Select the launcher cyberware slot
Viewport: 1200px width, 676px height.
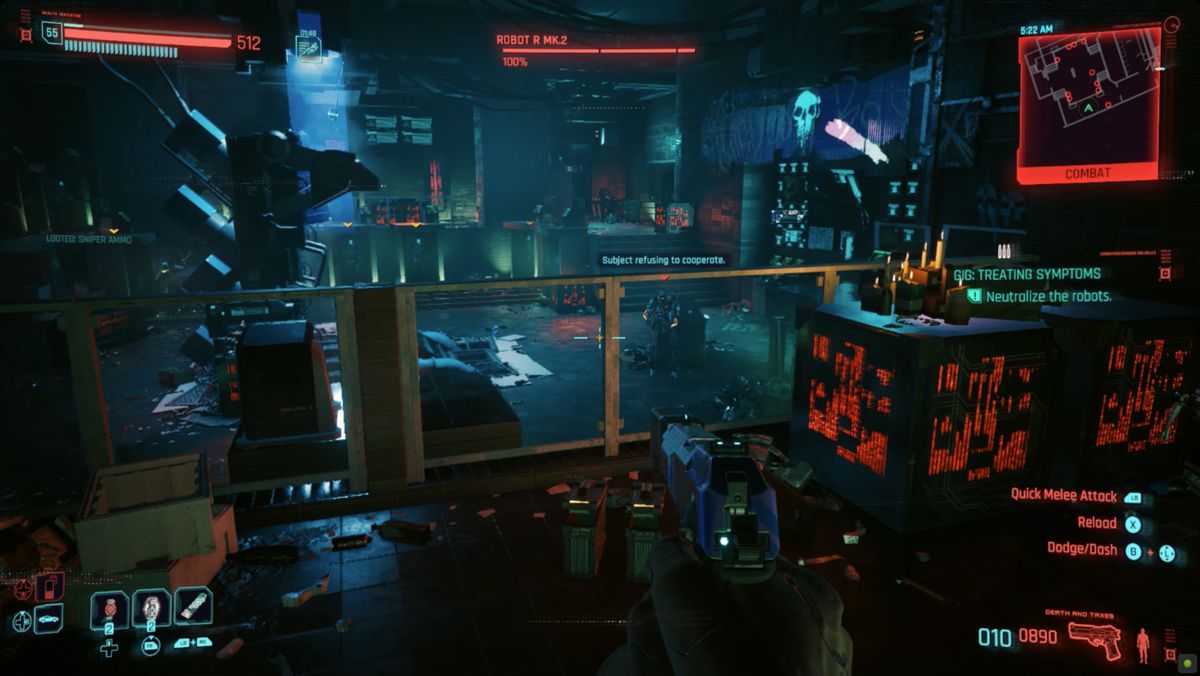coord(193,607)
